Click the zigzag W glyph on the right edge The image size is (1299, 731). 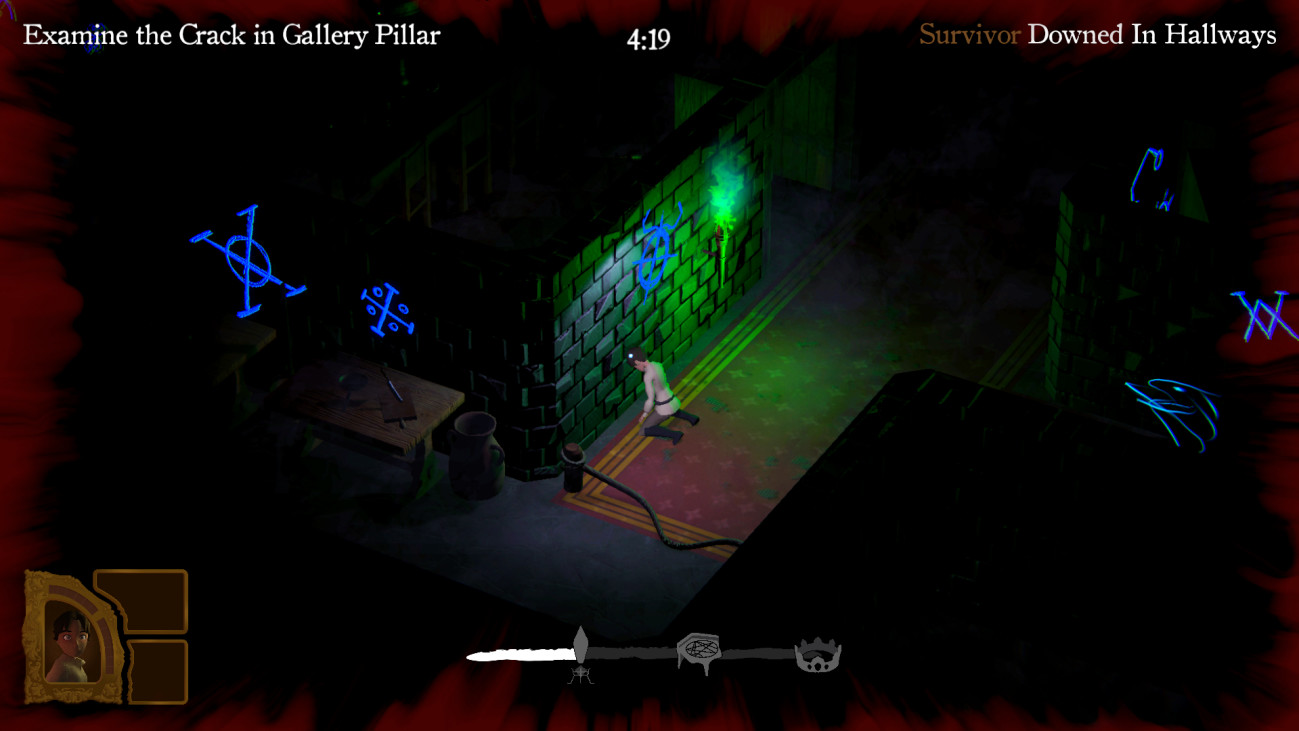(1262, 318)
